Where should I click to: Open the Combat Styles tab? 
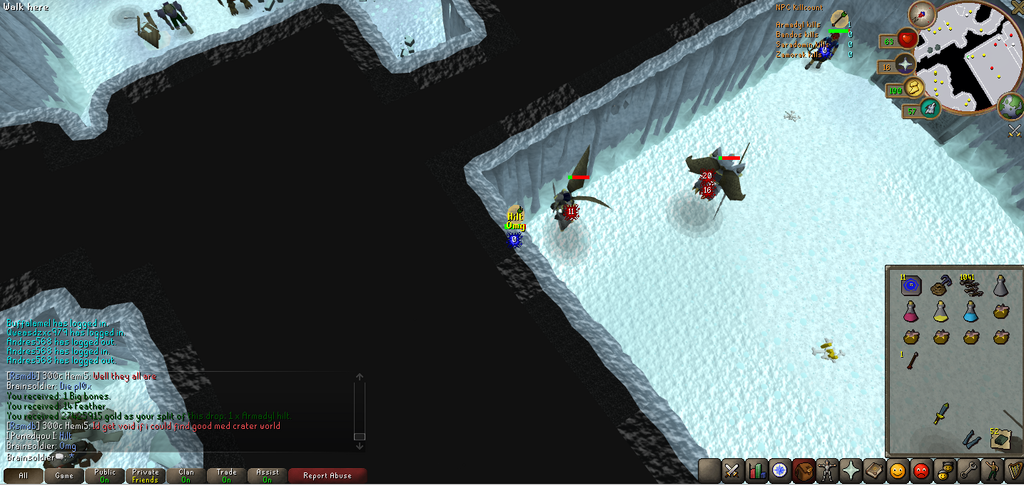coord(732,470)
